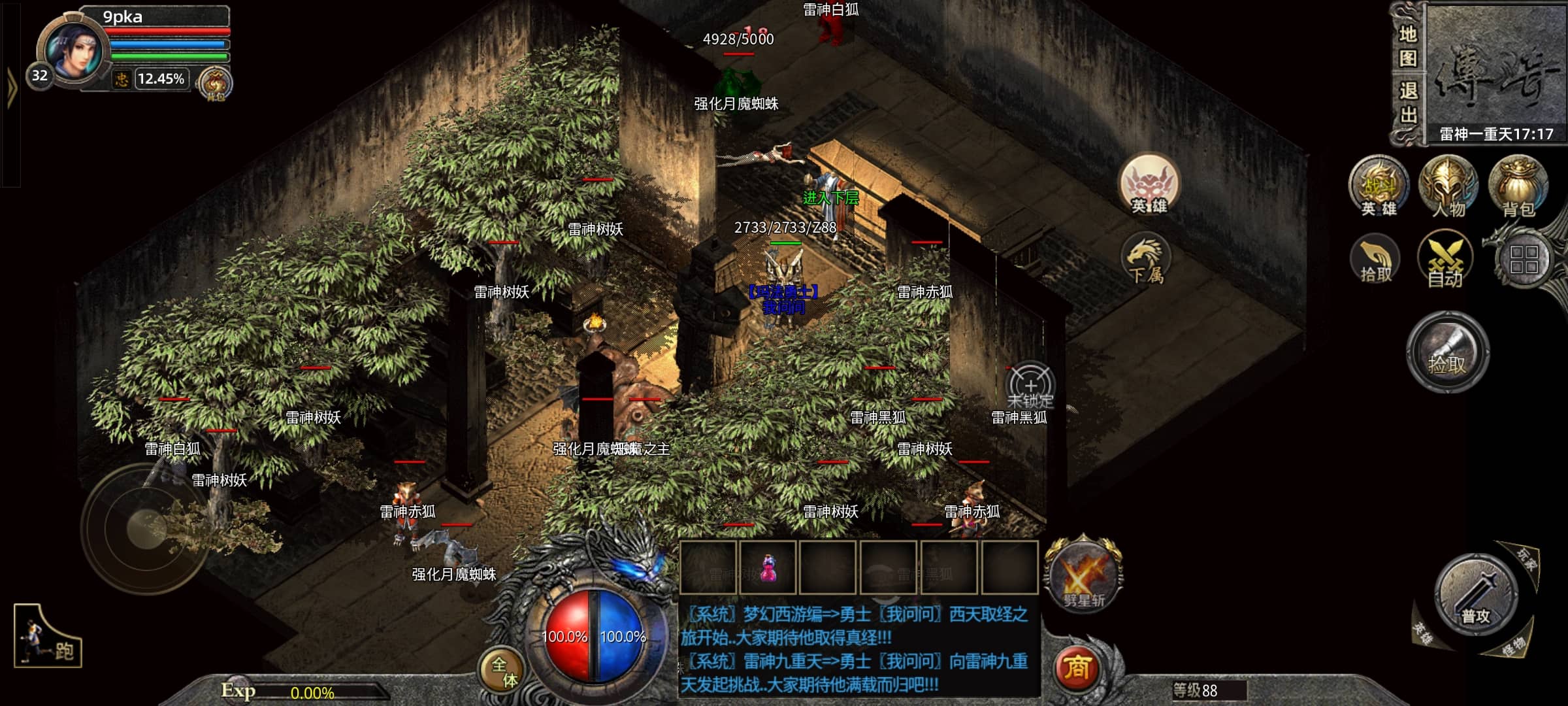Image resolution: width=1568 pixels, height=706 pixels.
Task: Tap the golden hand 拾取 icon
Action: 1375,261
